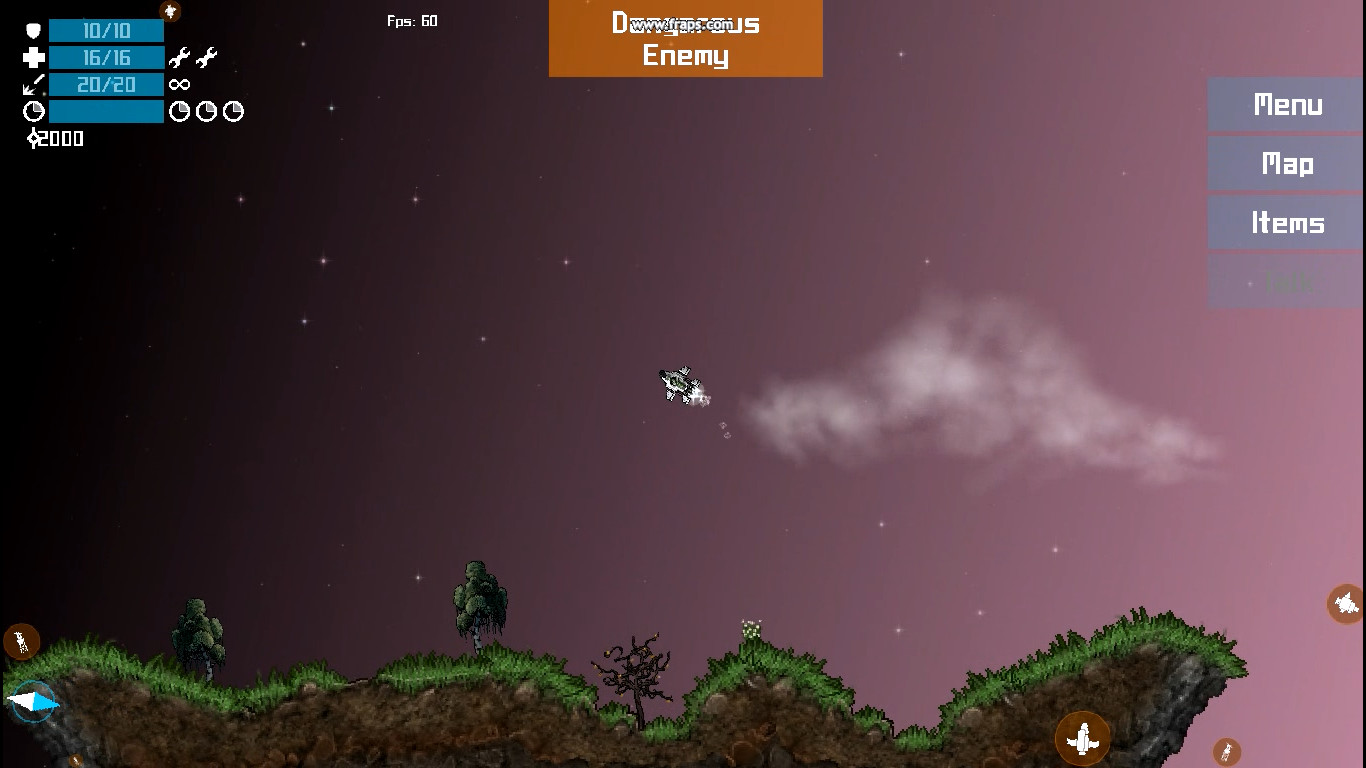Click the ammo arrow icon beside 20/20
Viewport: 1366px width, 768px height.
click(x=33, y=84)
